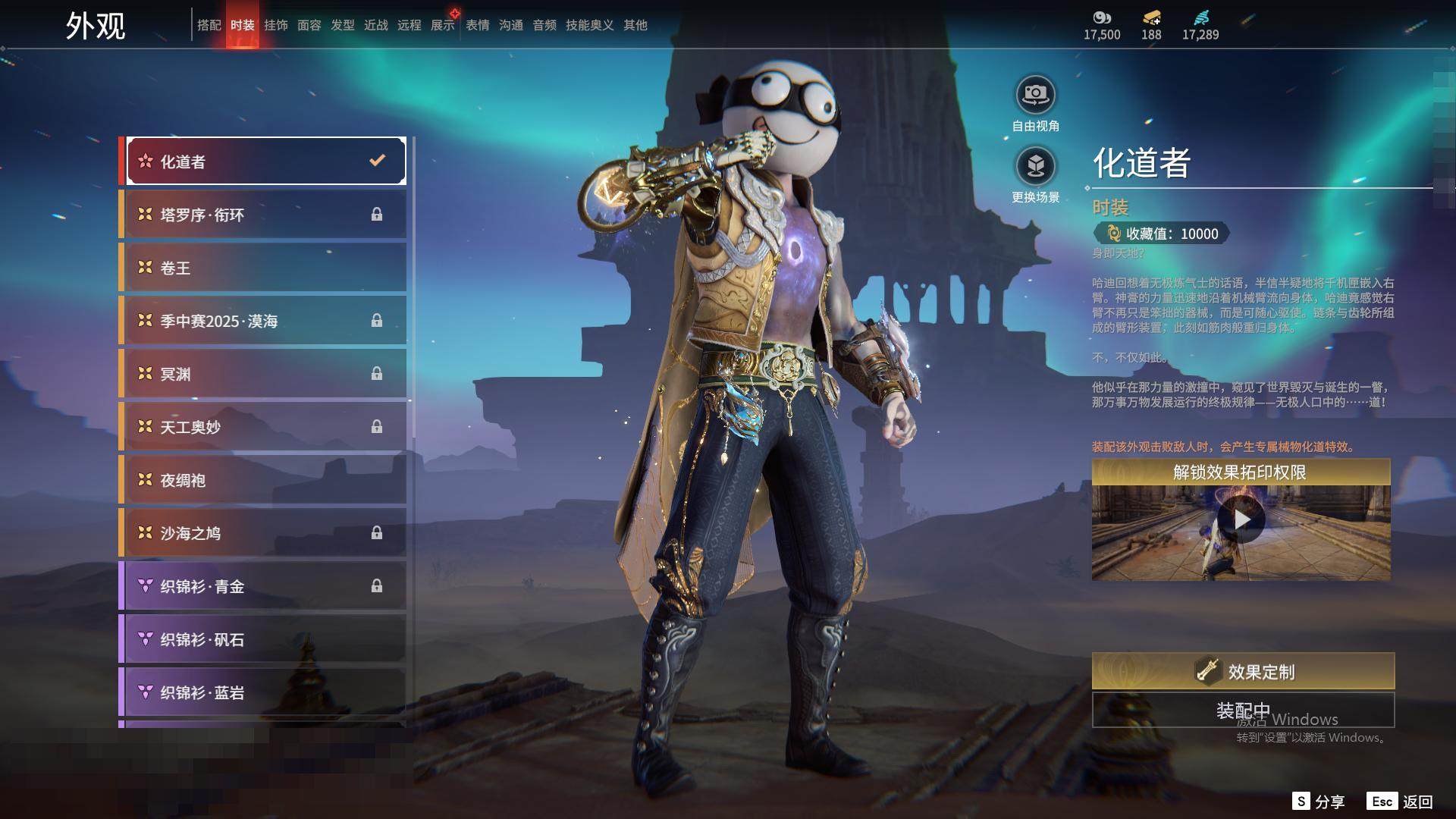
Task: Choose the 塔罗序·衔环 outfit
Action: pyautogui.click(x=263, y=215)
